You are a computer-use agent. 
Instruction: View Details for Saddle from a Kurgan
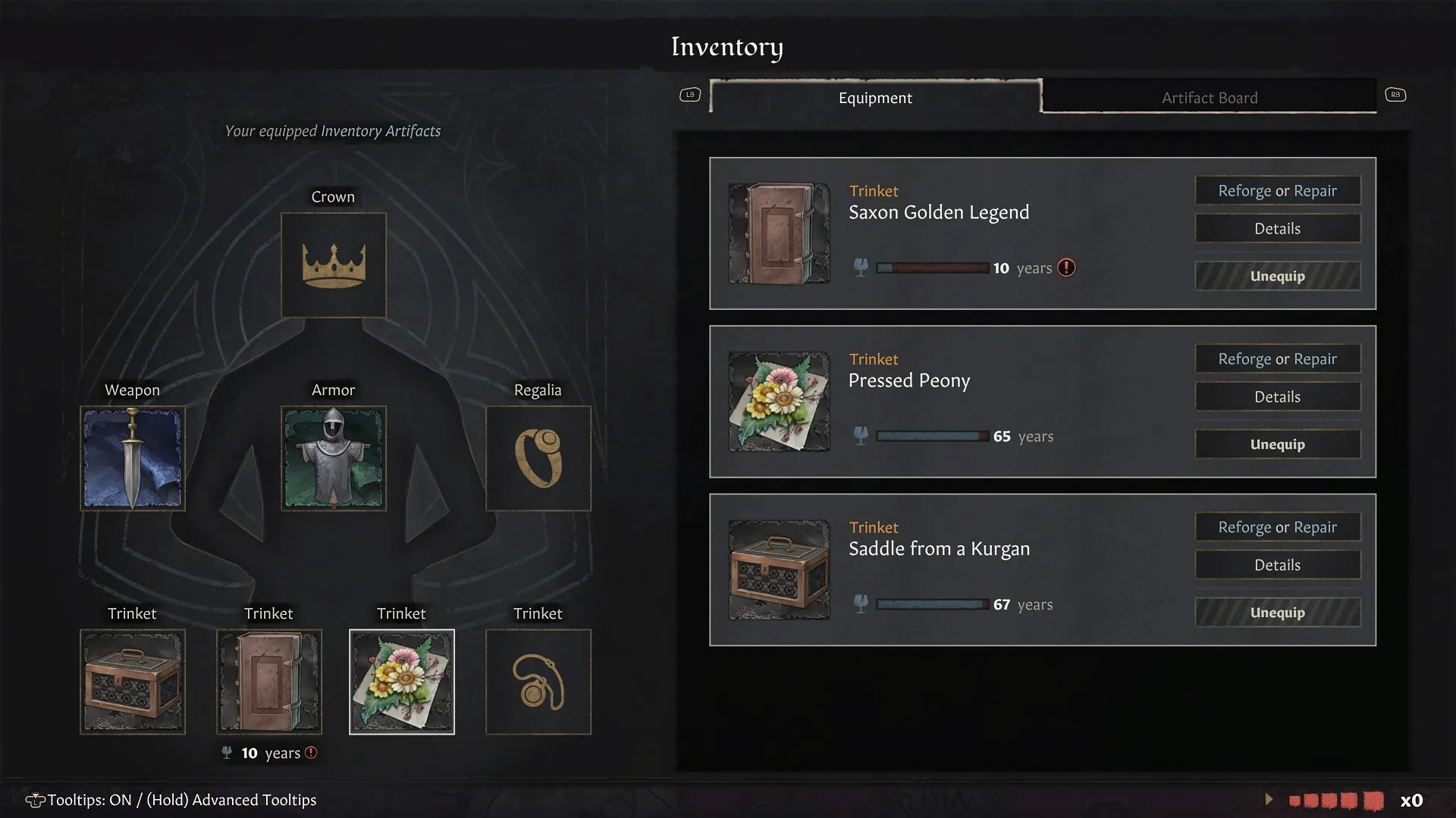click(1277, 565)
